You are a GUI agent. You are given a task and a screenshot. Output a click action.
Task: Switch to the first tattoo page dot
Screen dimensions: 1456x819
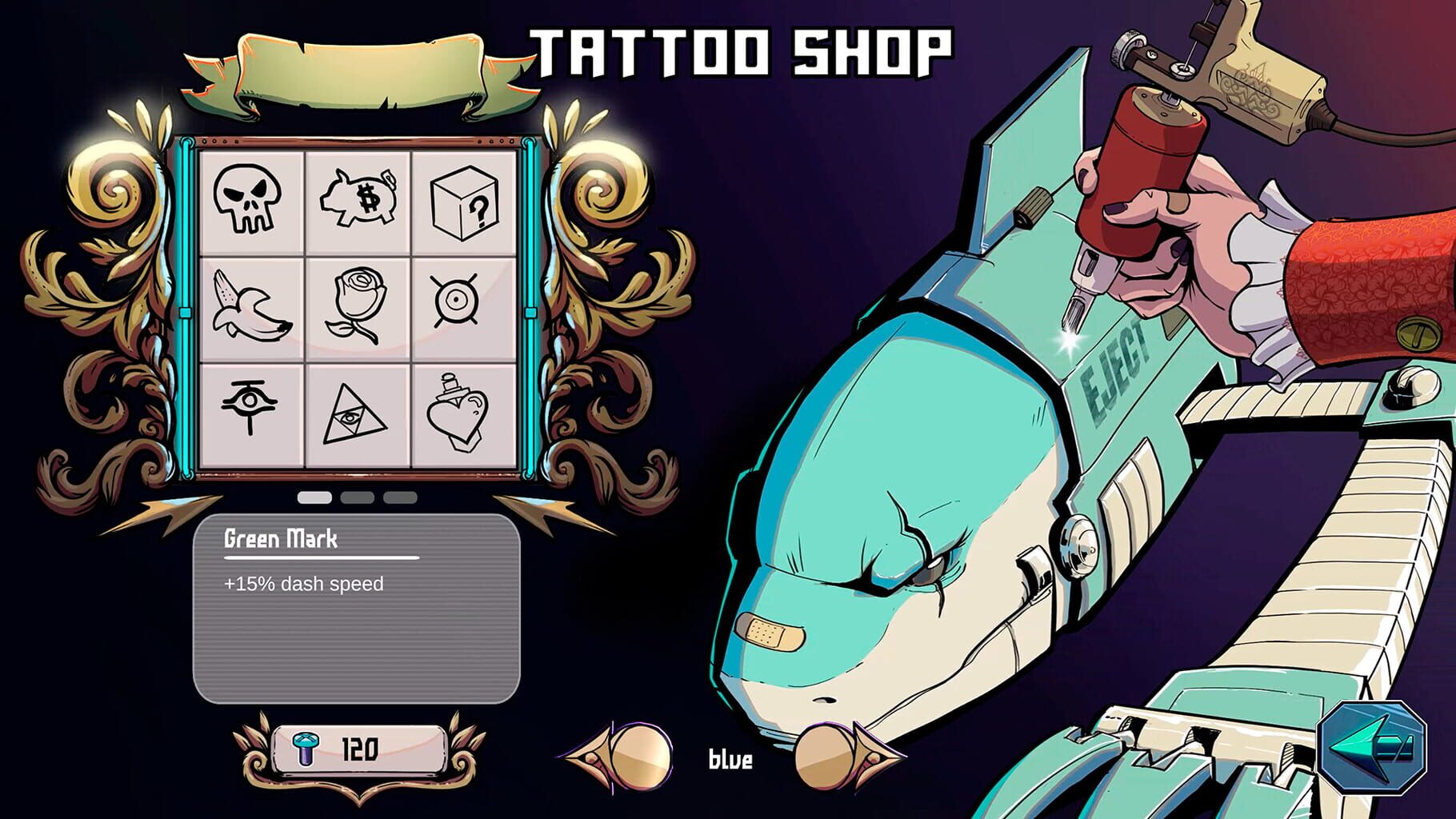(314, 497)
